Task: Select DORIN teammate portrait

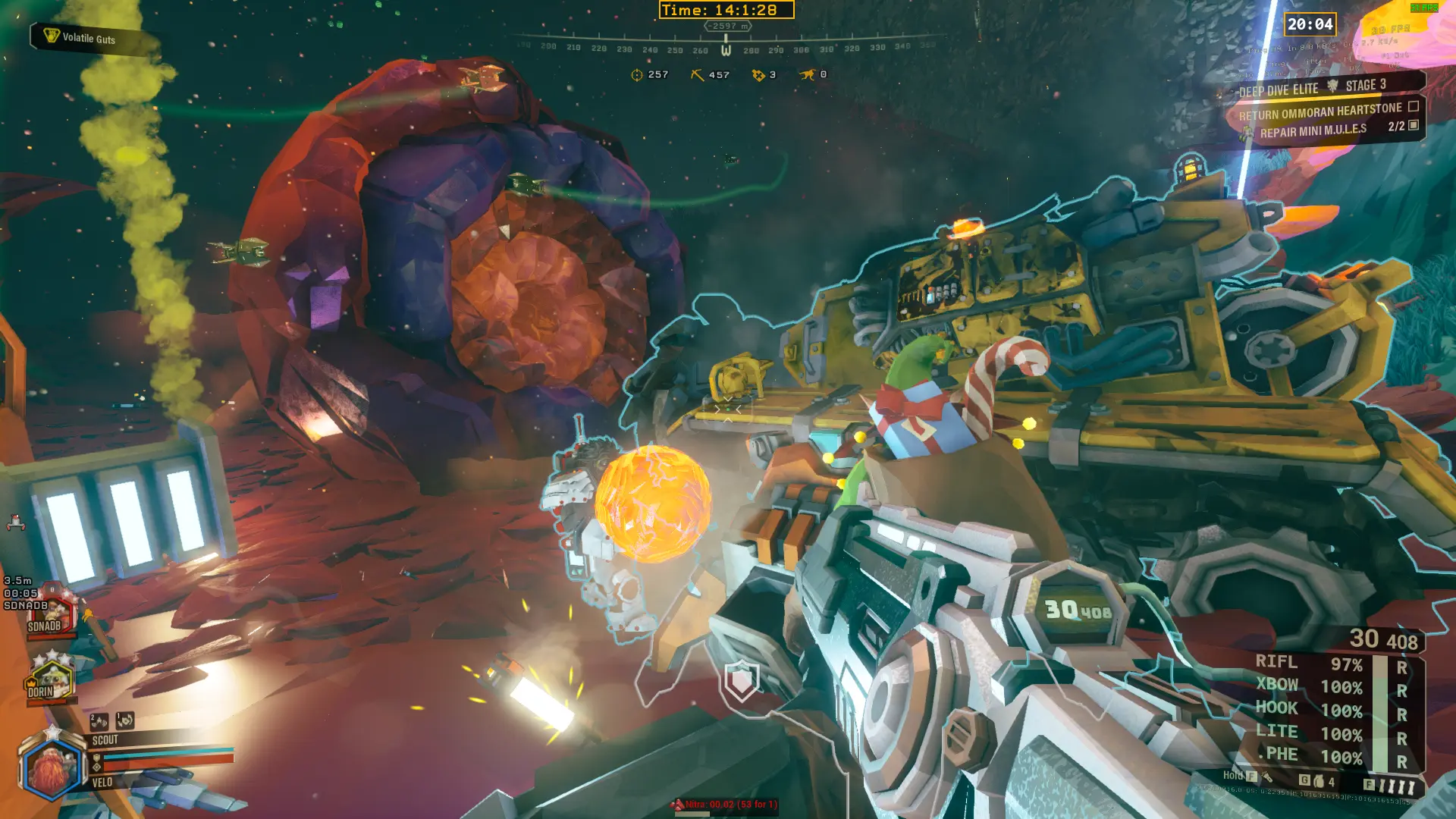Action: pyautogui.click(x=49, y=680)
